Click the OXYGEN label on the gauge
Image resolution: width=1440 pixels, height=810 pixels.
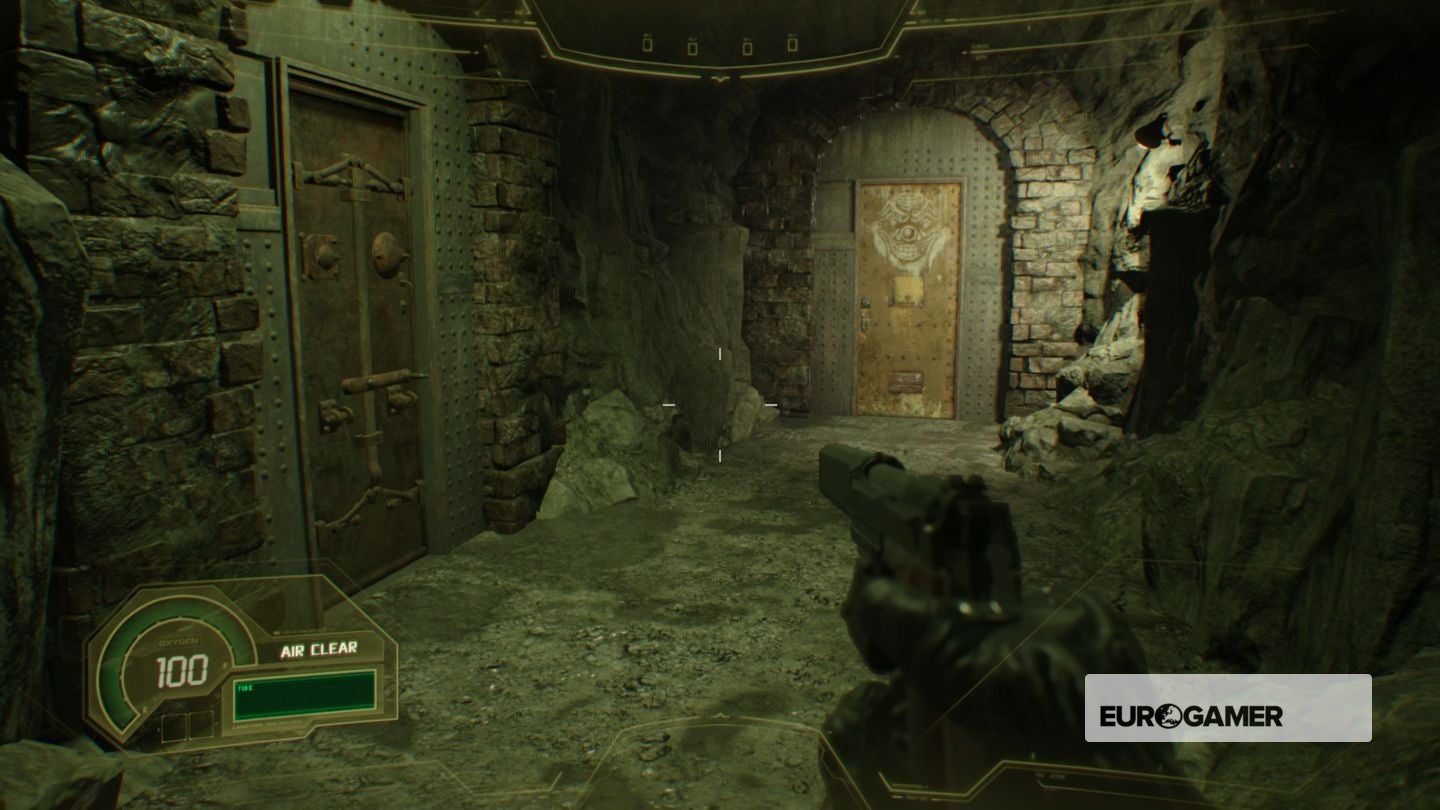(177, 641)
